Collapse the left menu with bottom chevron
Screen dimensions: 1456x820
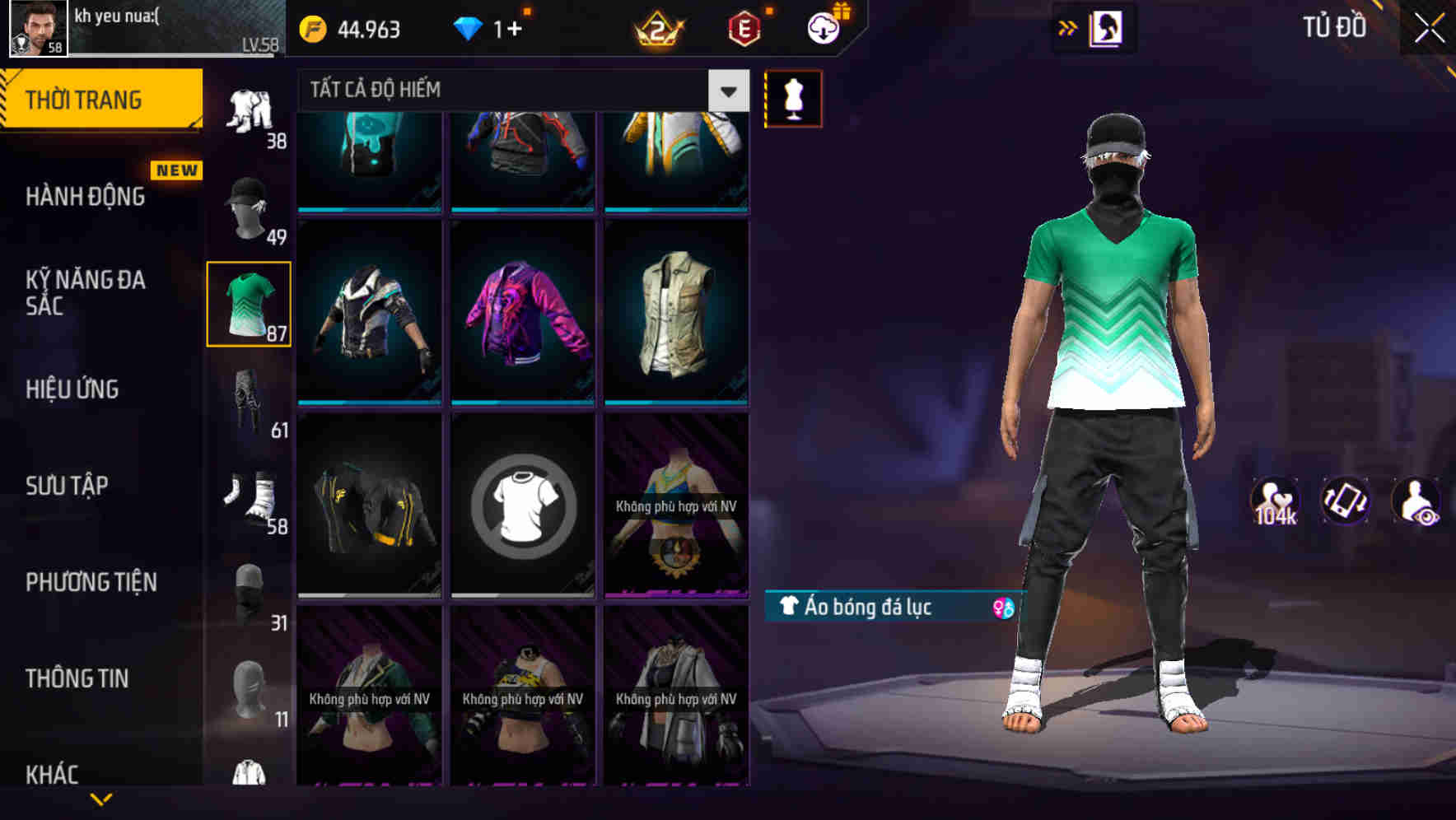(102, 798)
